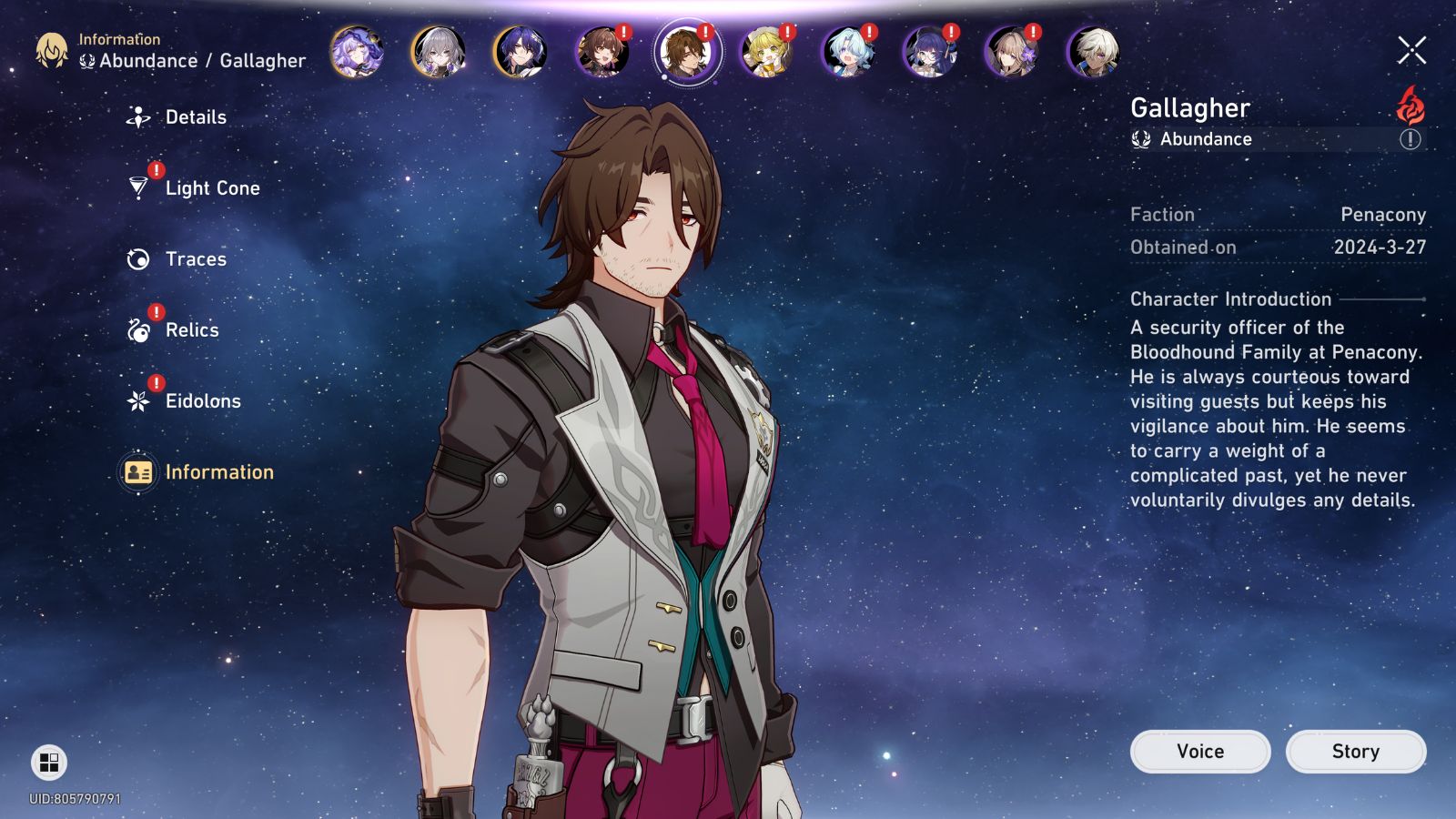The height and width of the screenshot is (819, 1456).
Task: Select Hook's blonde portrait with yellow hat
Action: click(x=766, y=51)
